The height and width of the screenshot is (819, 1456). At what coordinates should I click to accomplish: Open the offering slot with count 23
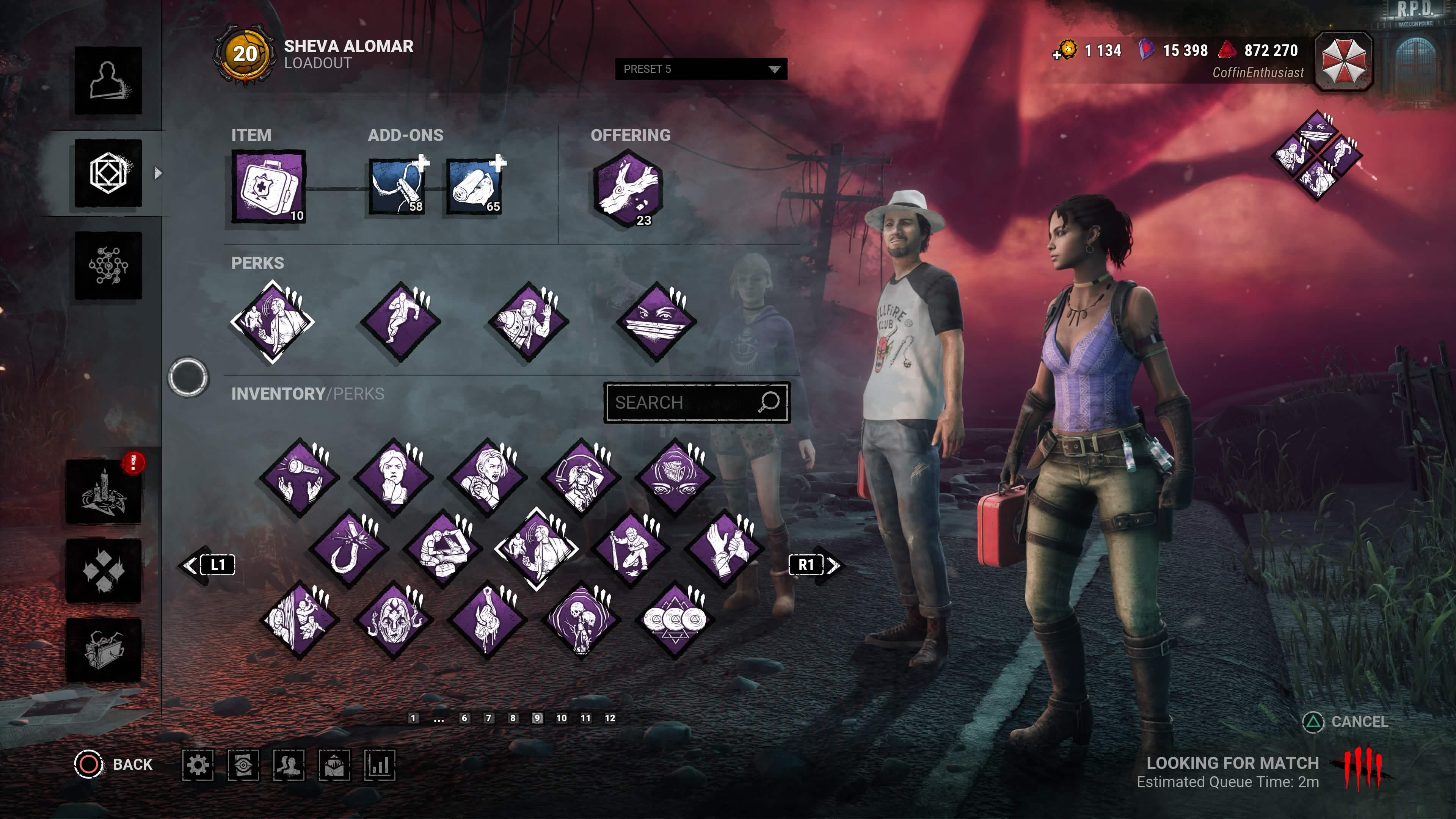(628, 189)
